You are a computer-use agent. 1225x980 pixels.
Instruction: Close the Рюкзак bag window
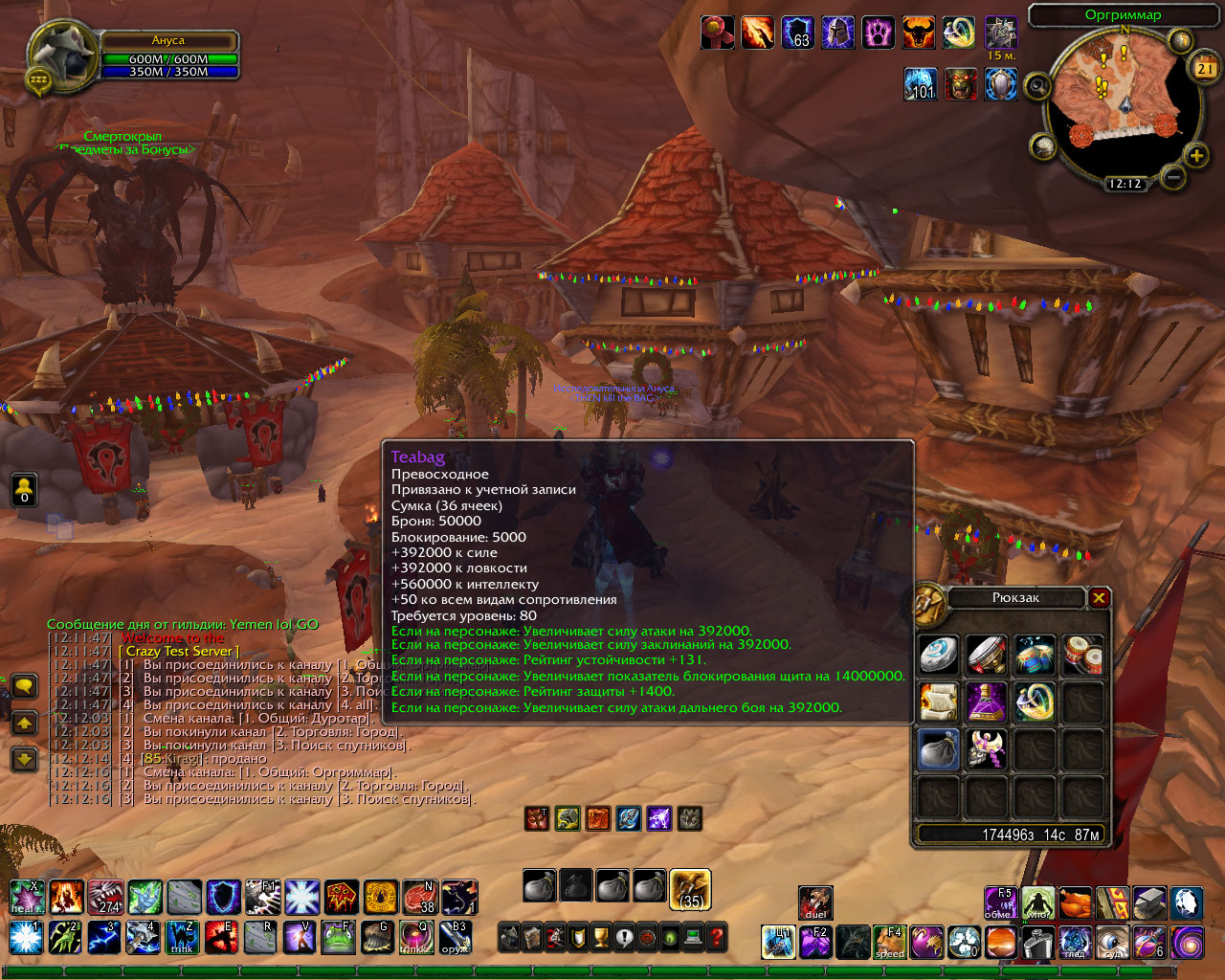click(1099, 598)
